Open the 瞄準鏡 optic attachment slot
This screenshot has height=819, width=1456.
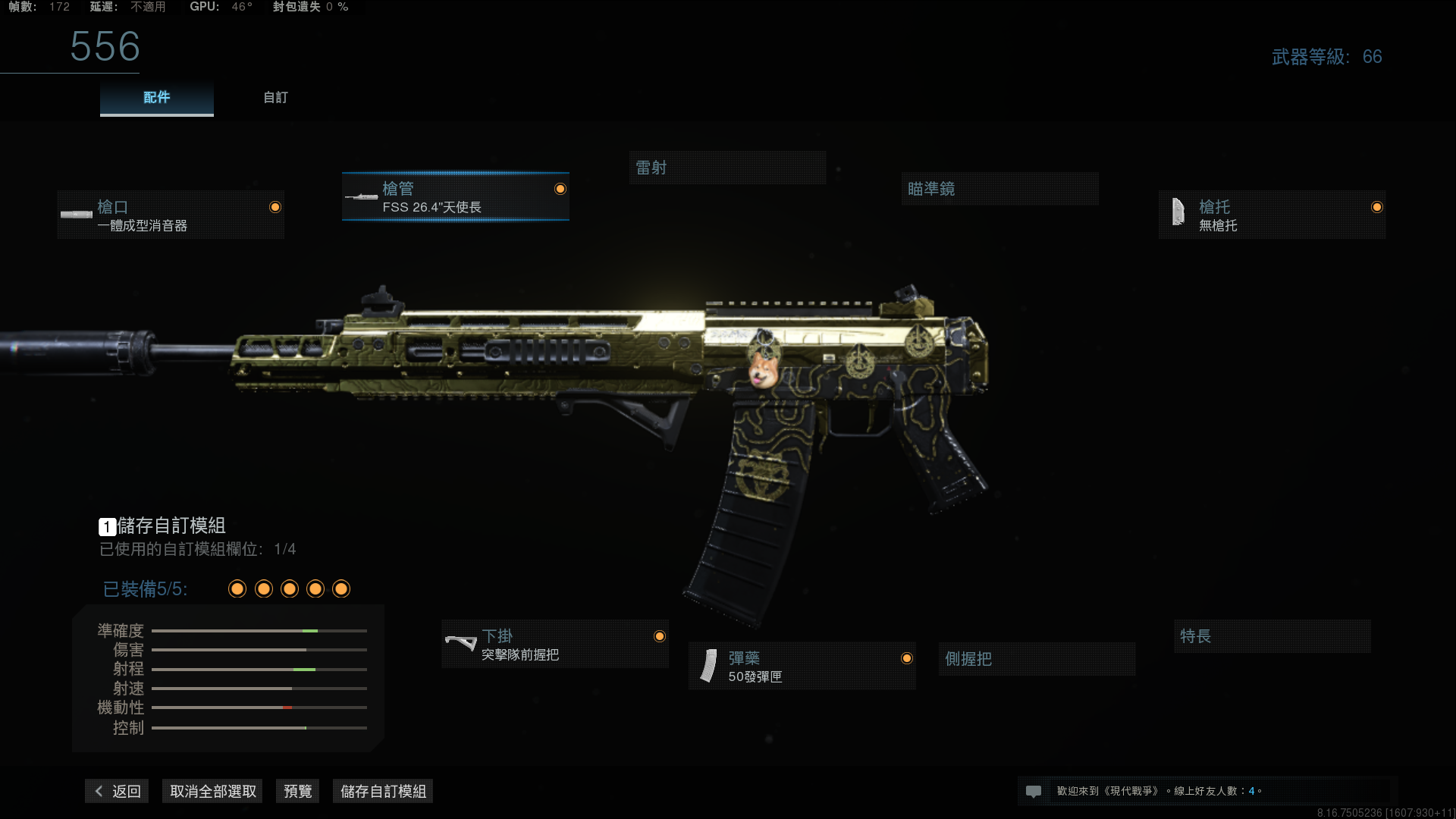pos(999,188)
